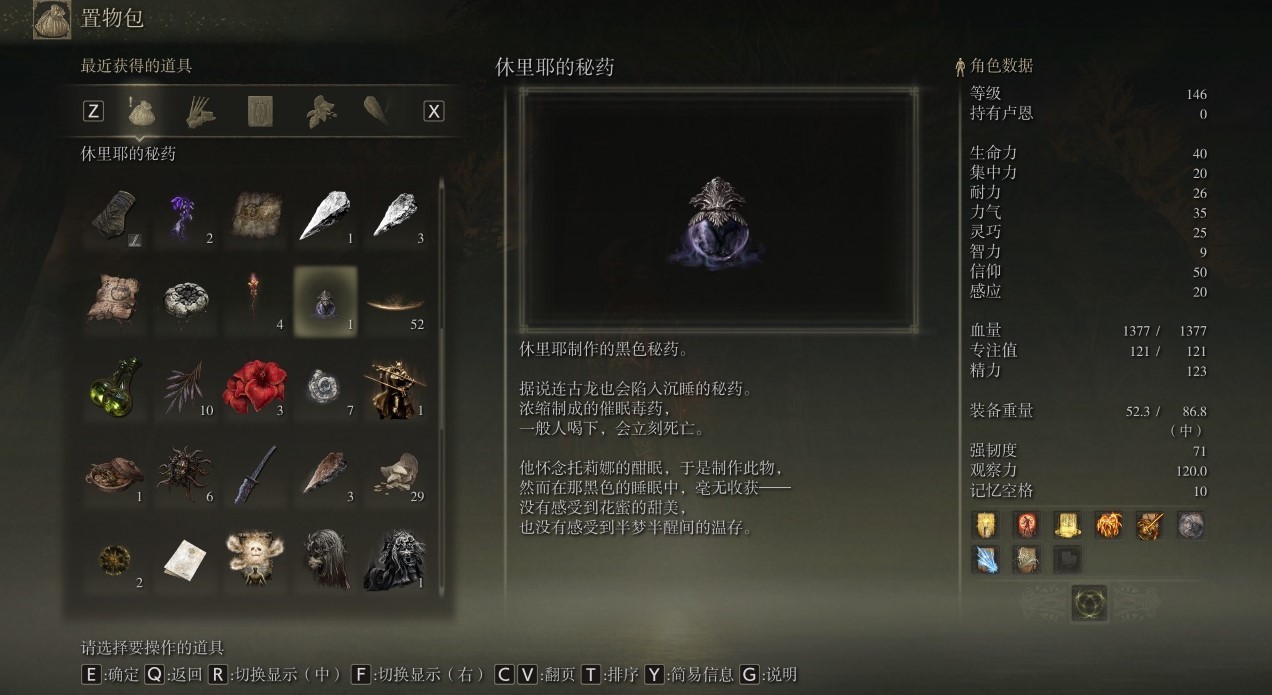This screenshot has width=1272, height=695.
Task: Open the leaf materials category tab
Action: (320, 111)
